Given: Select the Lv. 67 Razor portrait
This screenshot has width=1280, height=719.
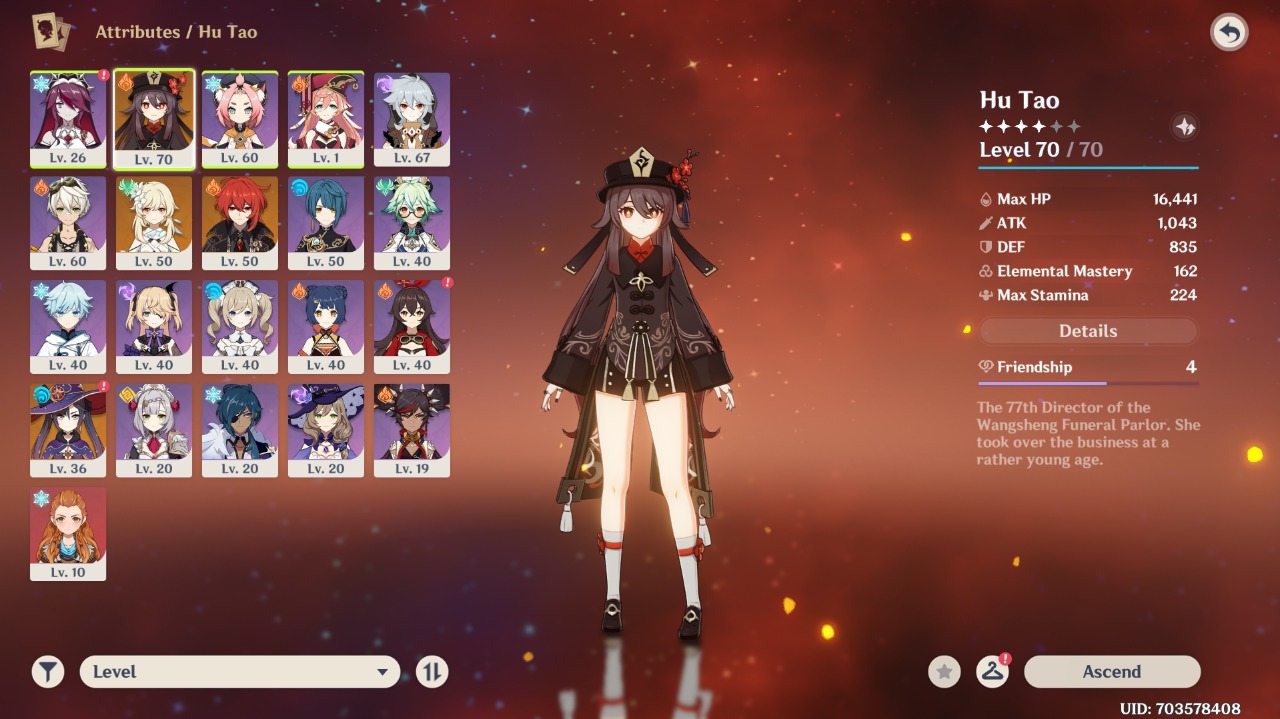Looking at the screenshot, I should [412, 118].
